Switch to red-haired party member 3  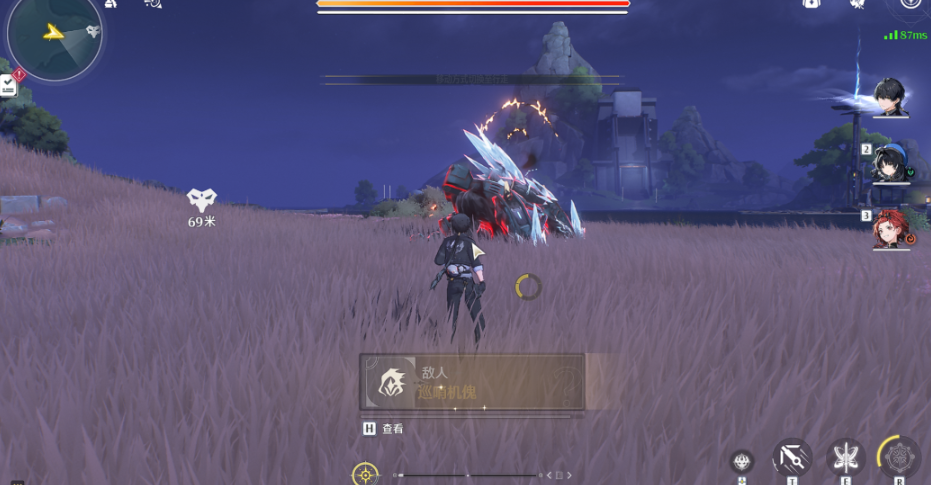889,229
